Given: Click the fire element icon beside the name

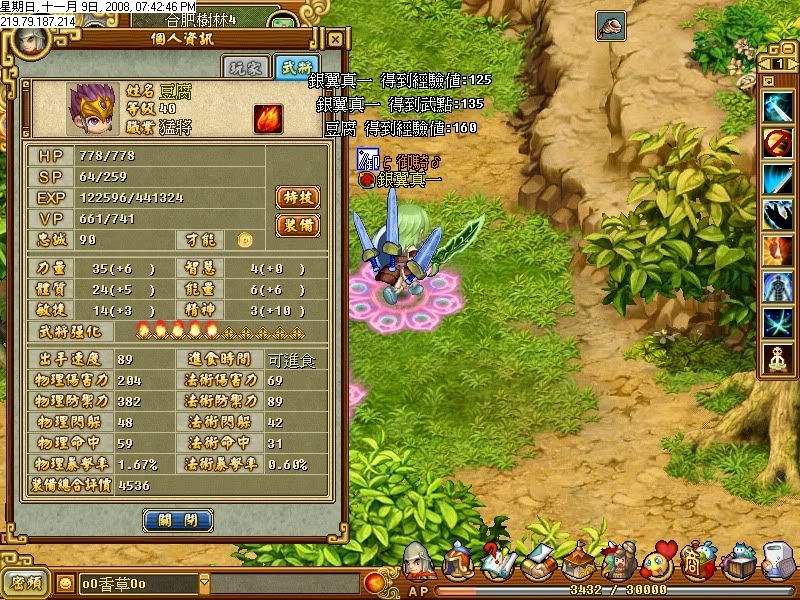Looking at the screenshot, I should [x=267, y=117].
